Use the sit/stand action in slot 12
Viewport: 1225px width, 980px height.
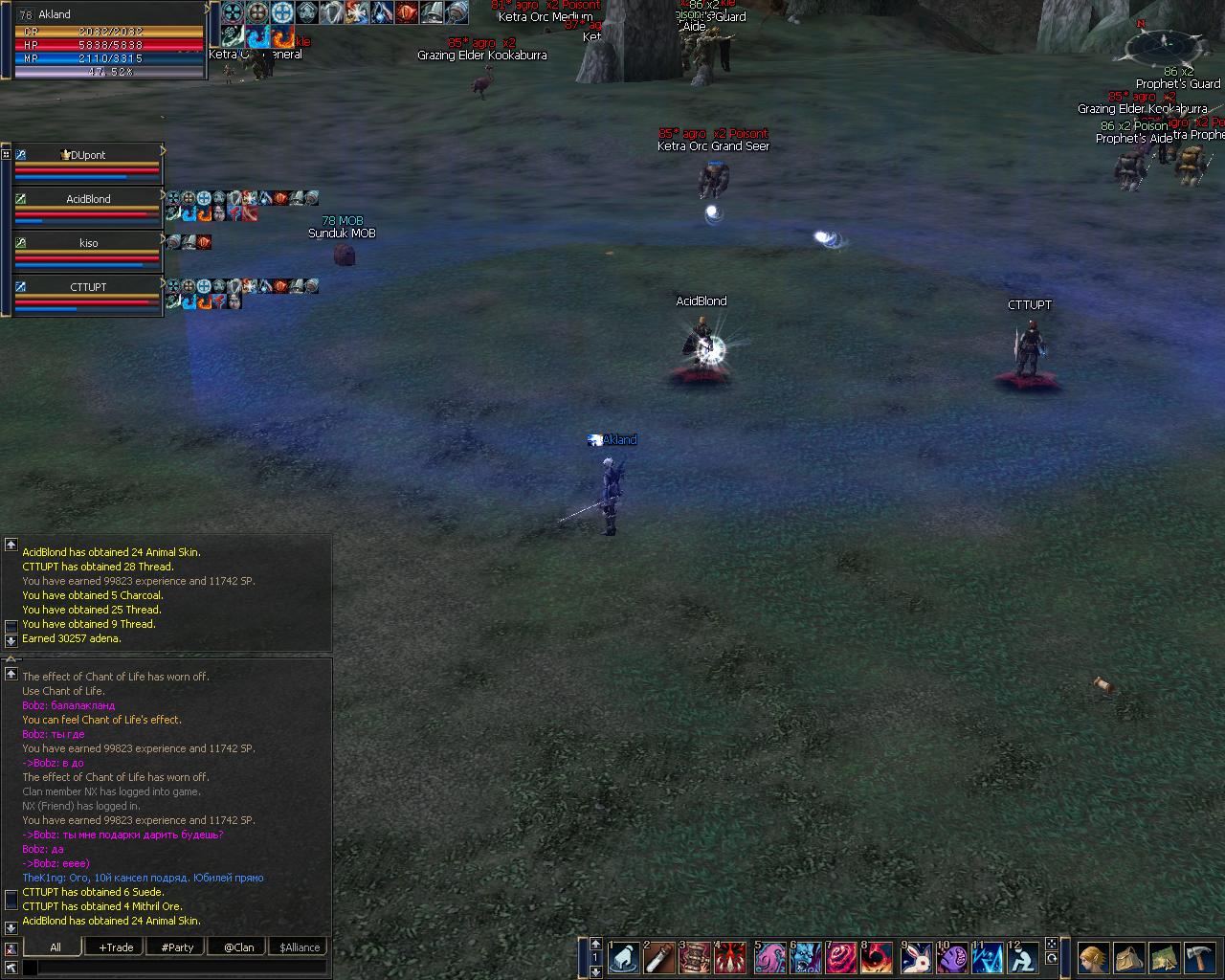tap(1023, 957)
